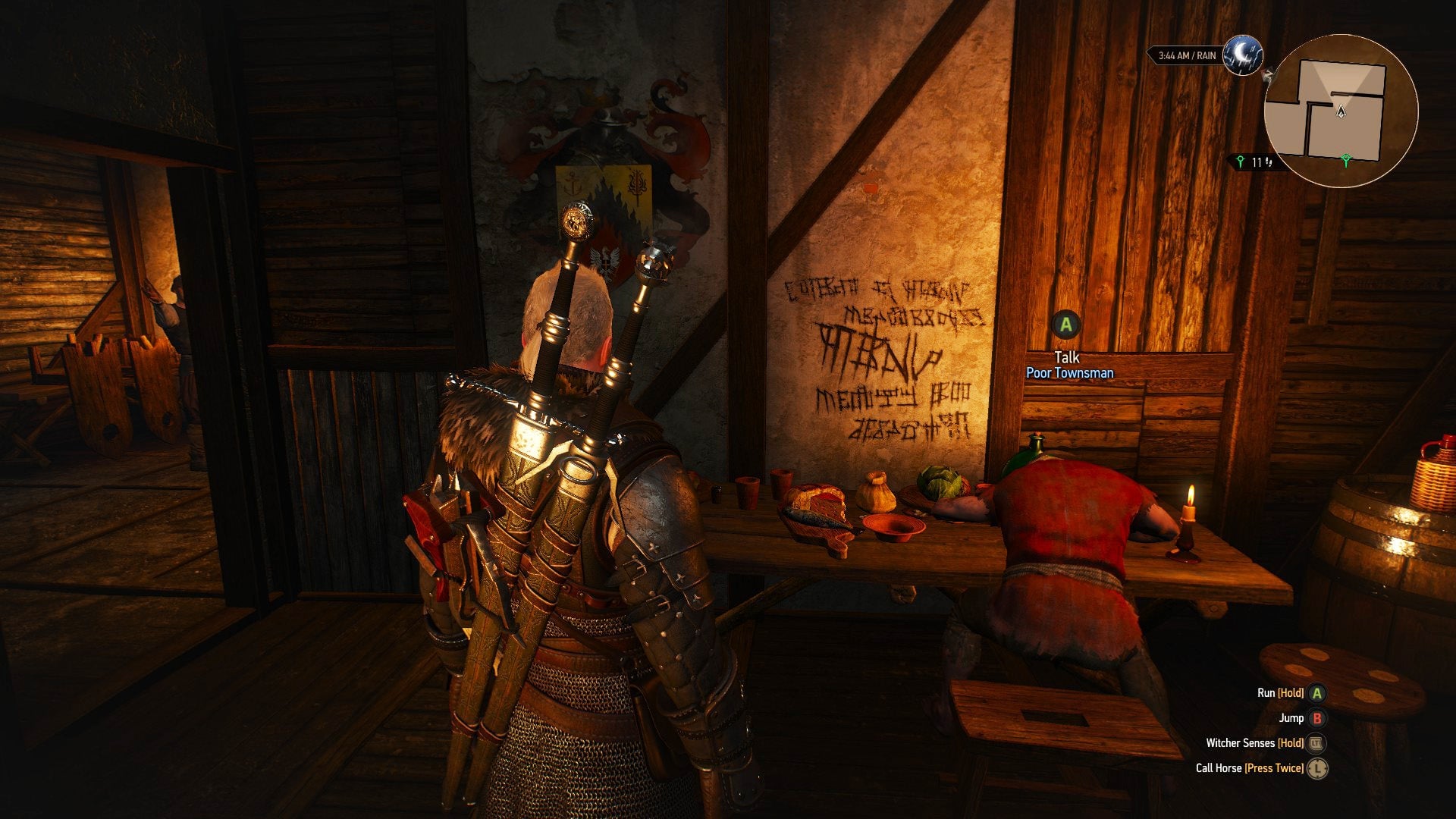Viewport: 1456px width, 819px height.
Task: Click the player arrow in the minimap center
Action: (x=1341, y=112)
